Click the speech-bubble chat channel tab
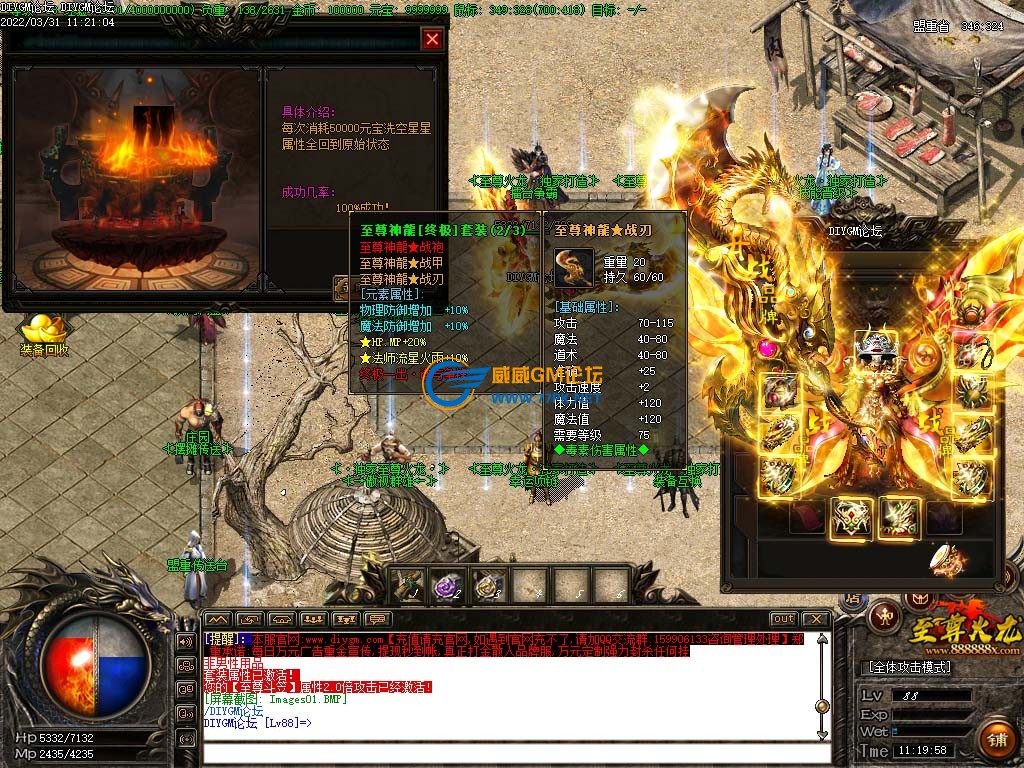The image size is (1024, 768). [377, 619]
